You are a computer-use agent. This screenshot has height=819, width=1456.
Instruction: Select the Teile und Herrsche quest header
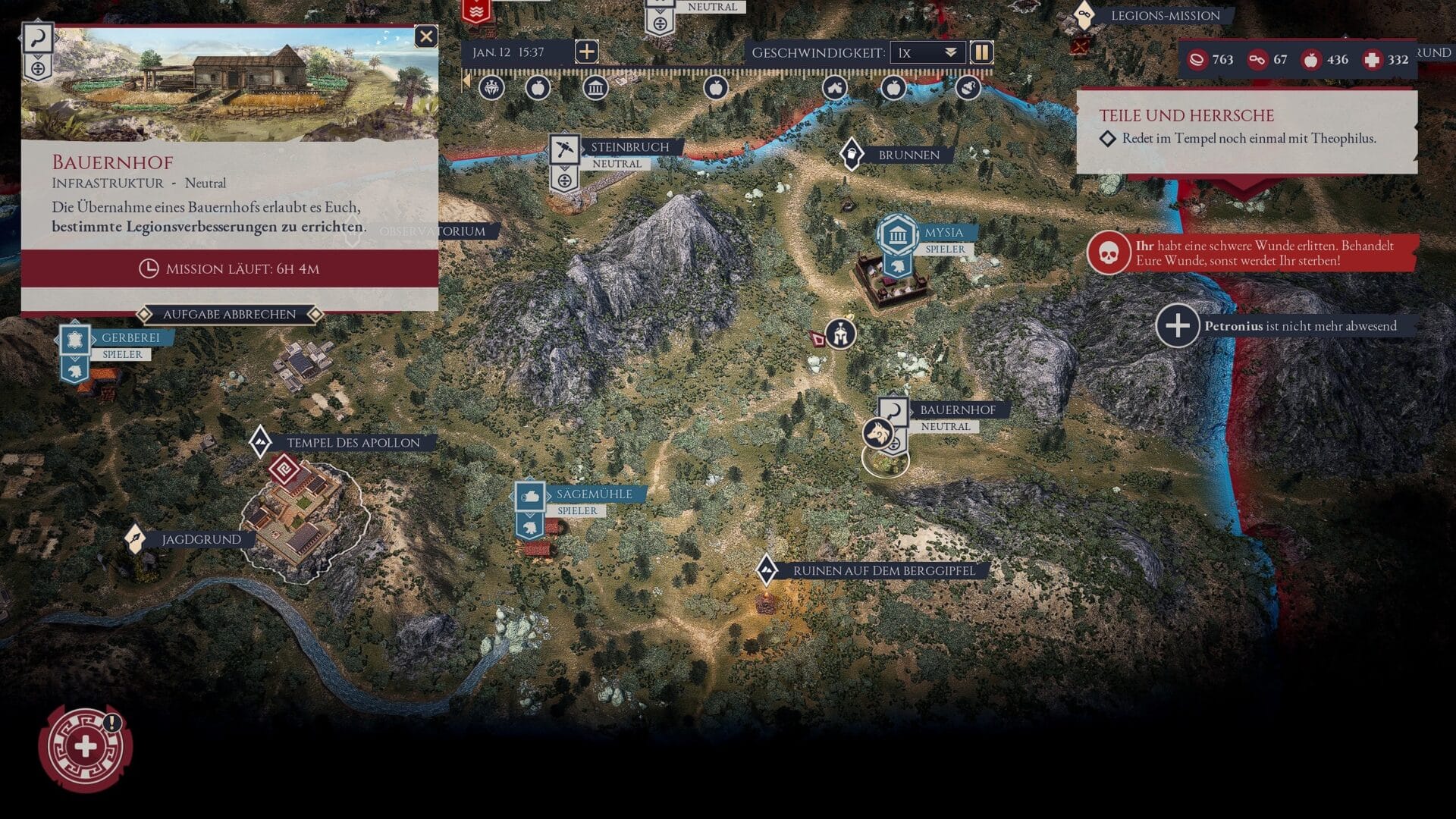tap(1186, 115)
